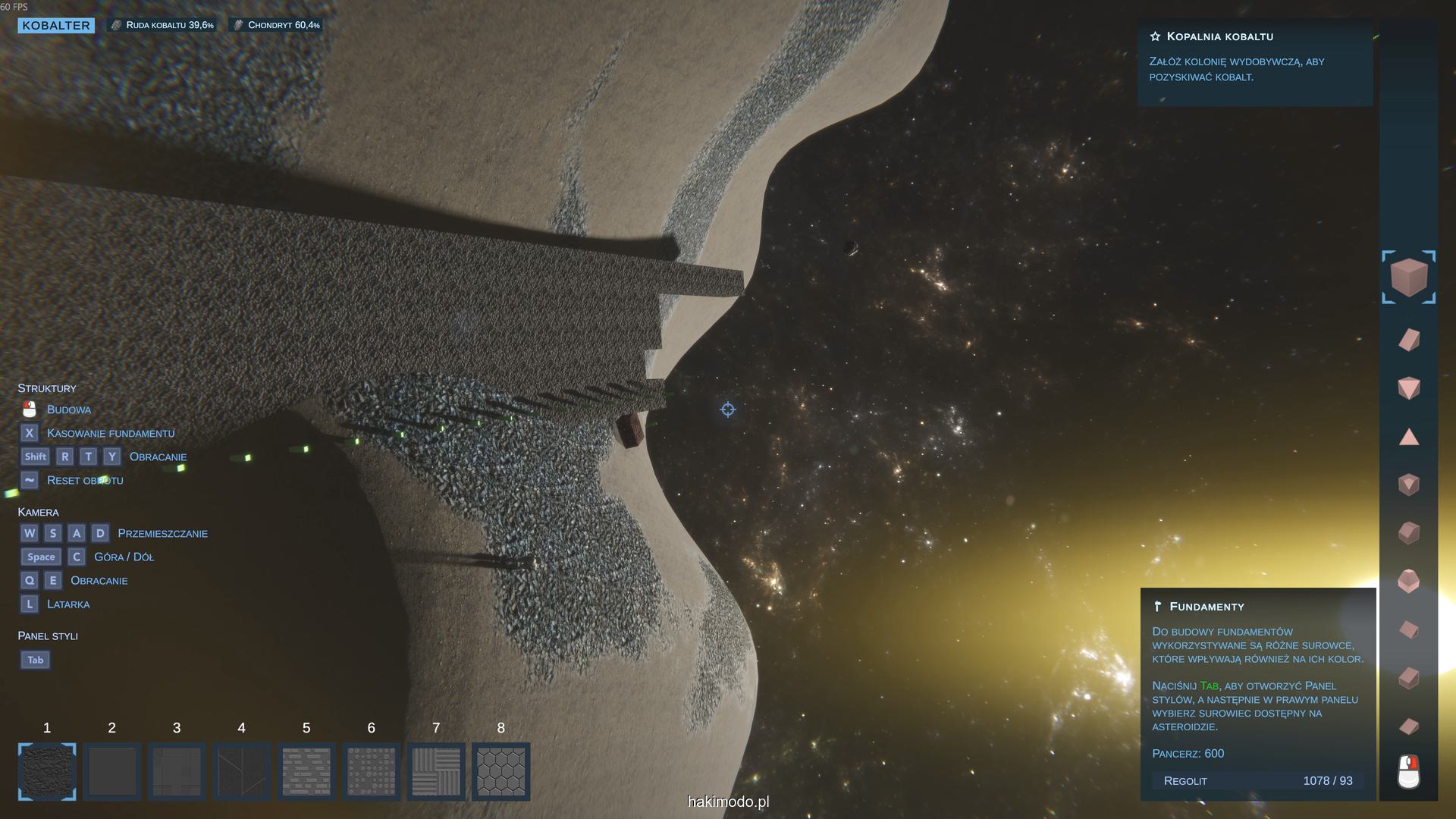
Task: Select the full cube foundation shape
Action: point(1408,278)
